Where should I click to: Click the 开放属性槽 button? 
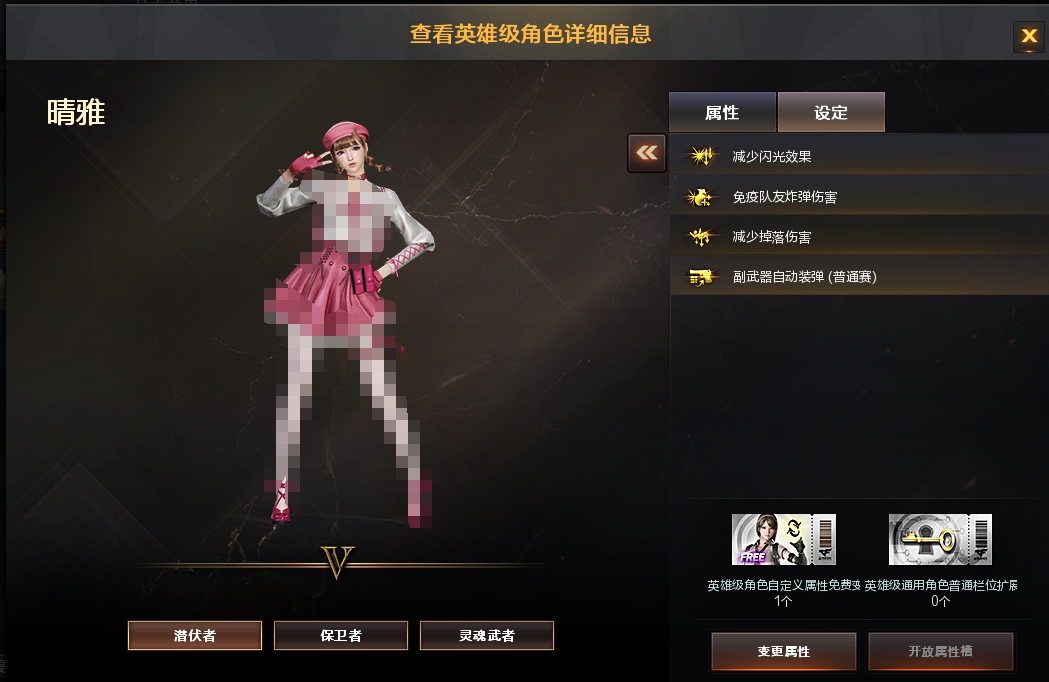(x=940, y=651)
